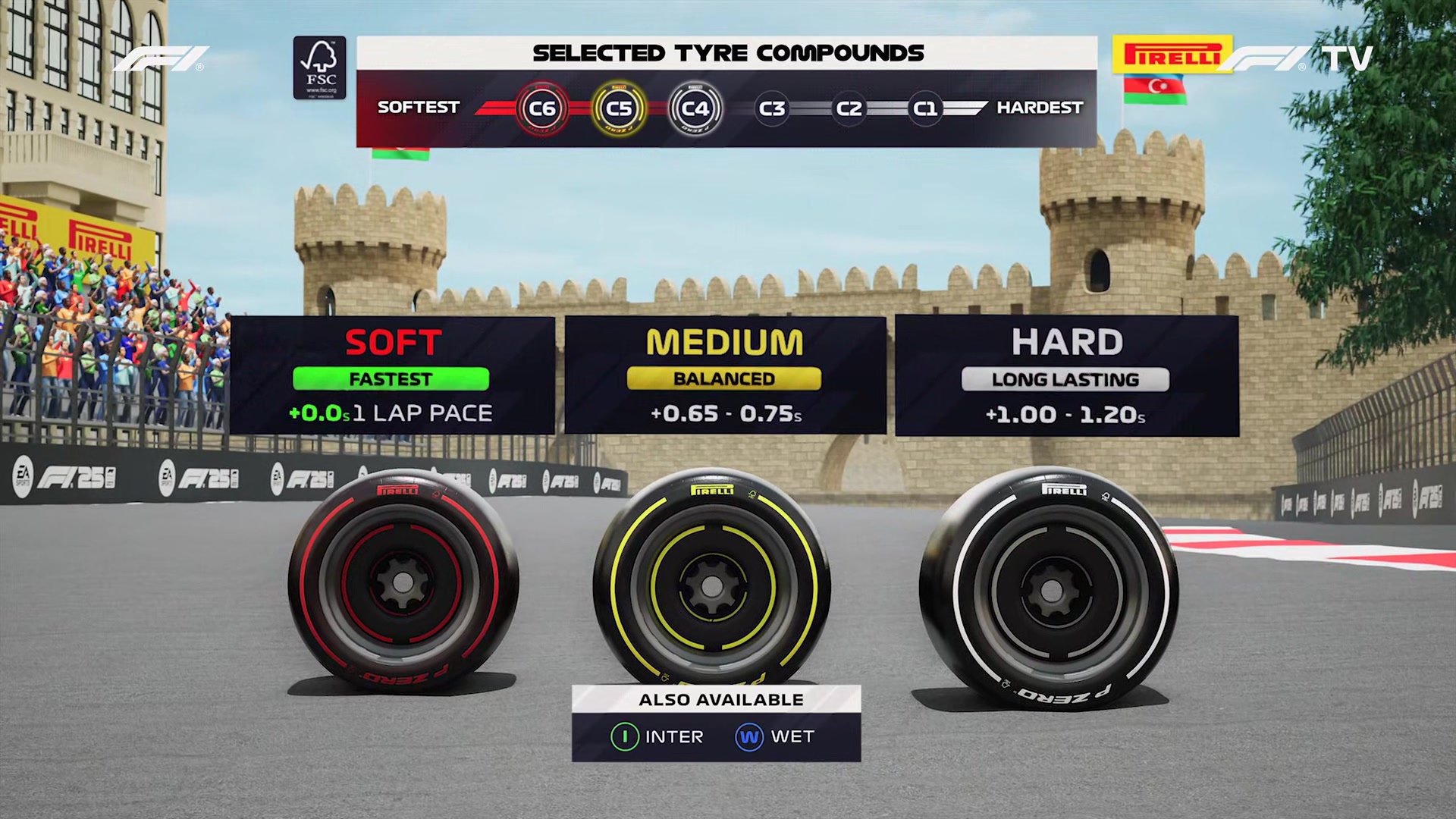This screenshot has width=1456, height=819.
Task: Select the C5 tyre compound icon
Action: pyautogui.click(x=620, y=108)
